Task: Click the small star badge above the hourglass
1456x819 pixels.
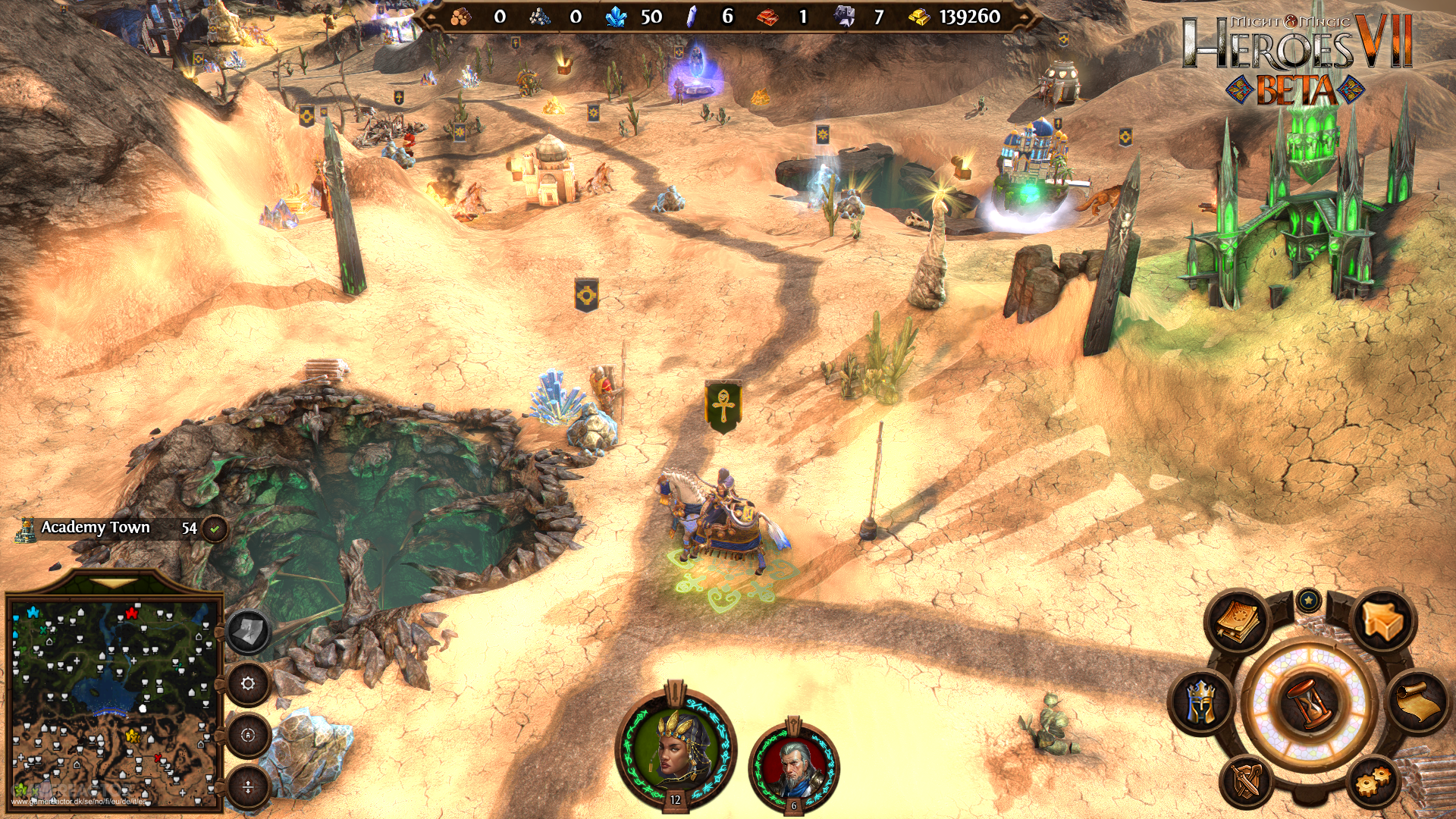Action: [1309, 601]
